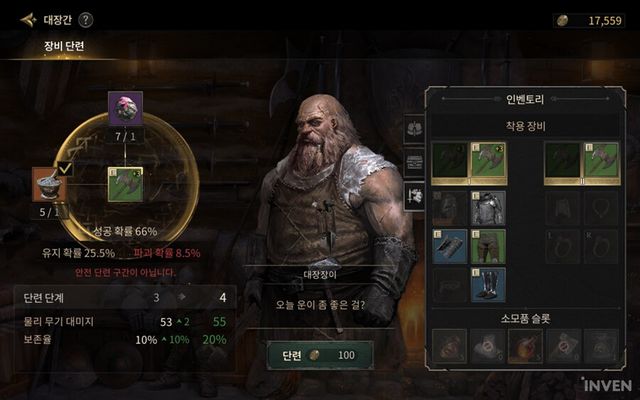Open the help question mark icon

point(86,19)
